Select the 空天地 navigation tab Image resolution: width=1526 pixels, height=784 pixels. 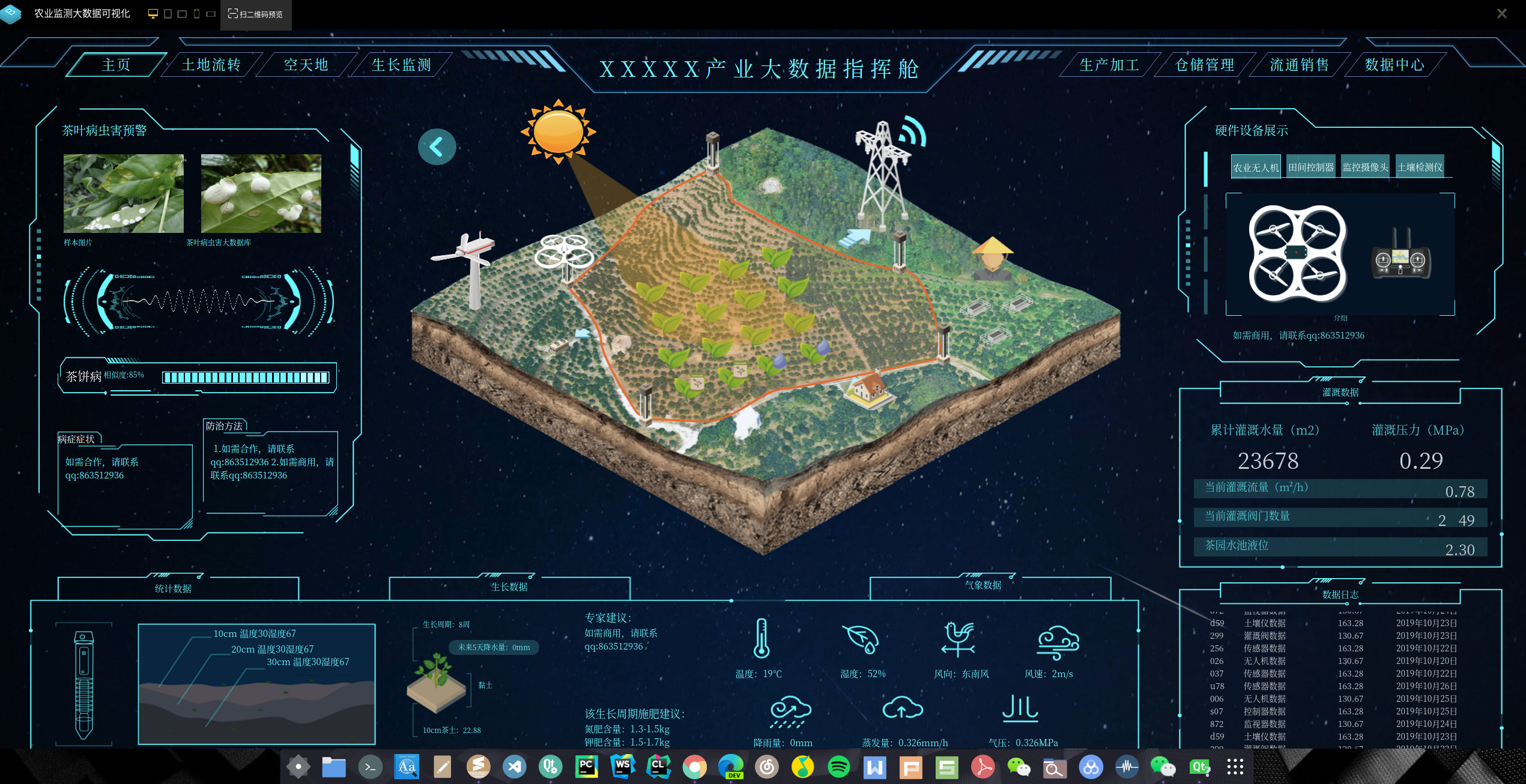306,65
